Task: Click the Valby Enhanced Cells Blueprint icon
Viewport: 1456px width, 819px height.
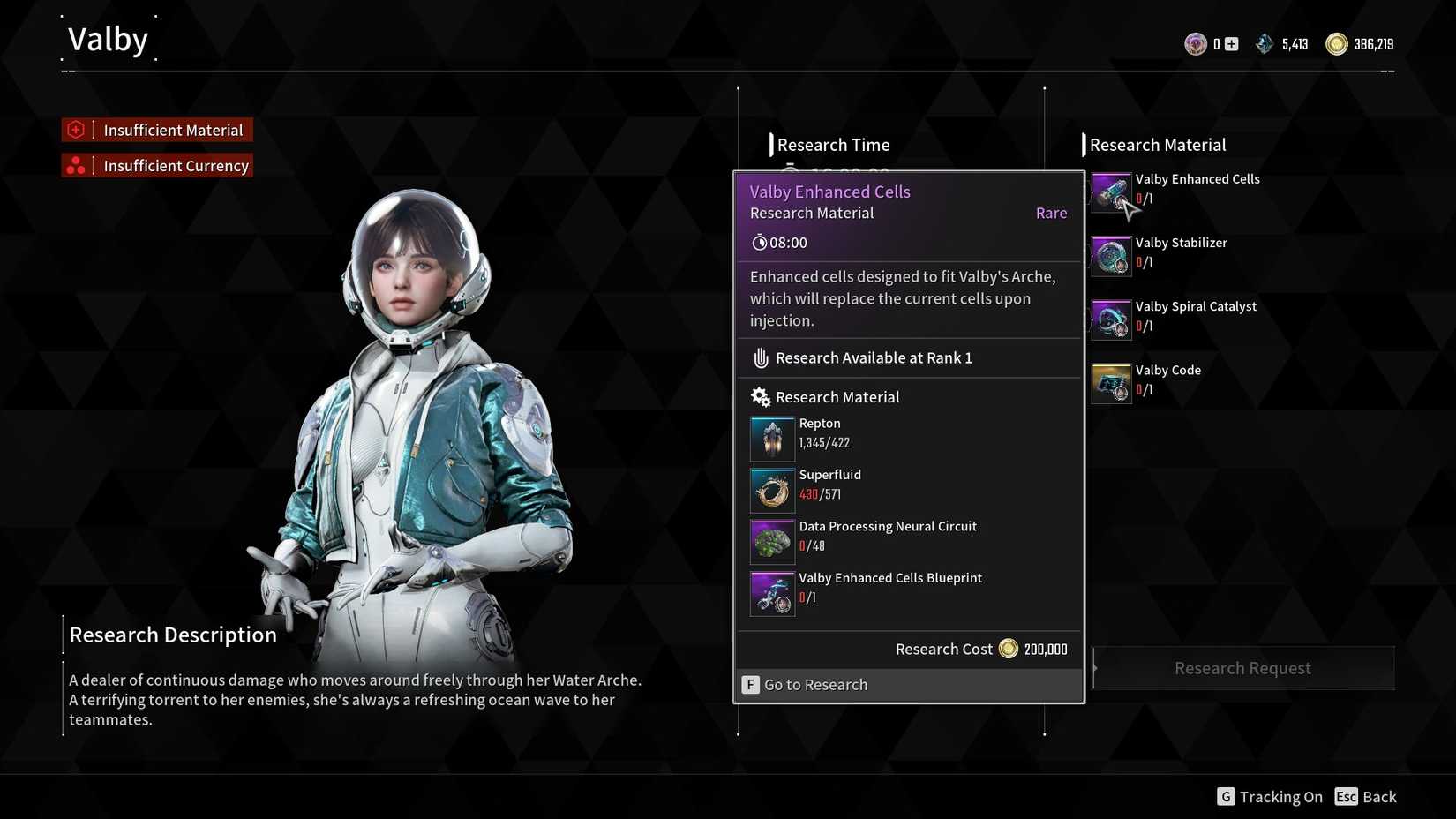Action: click(x=771, y=592)
